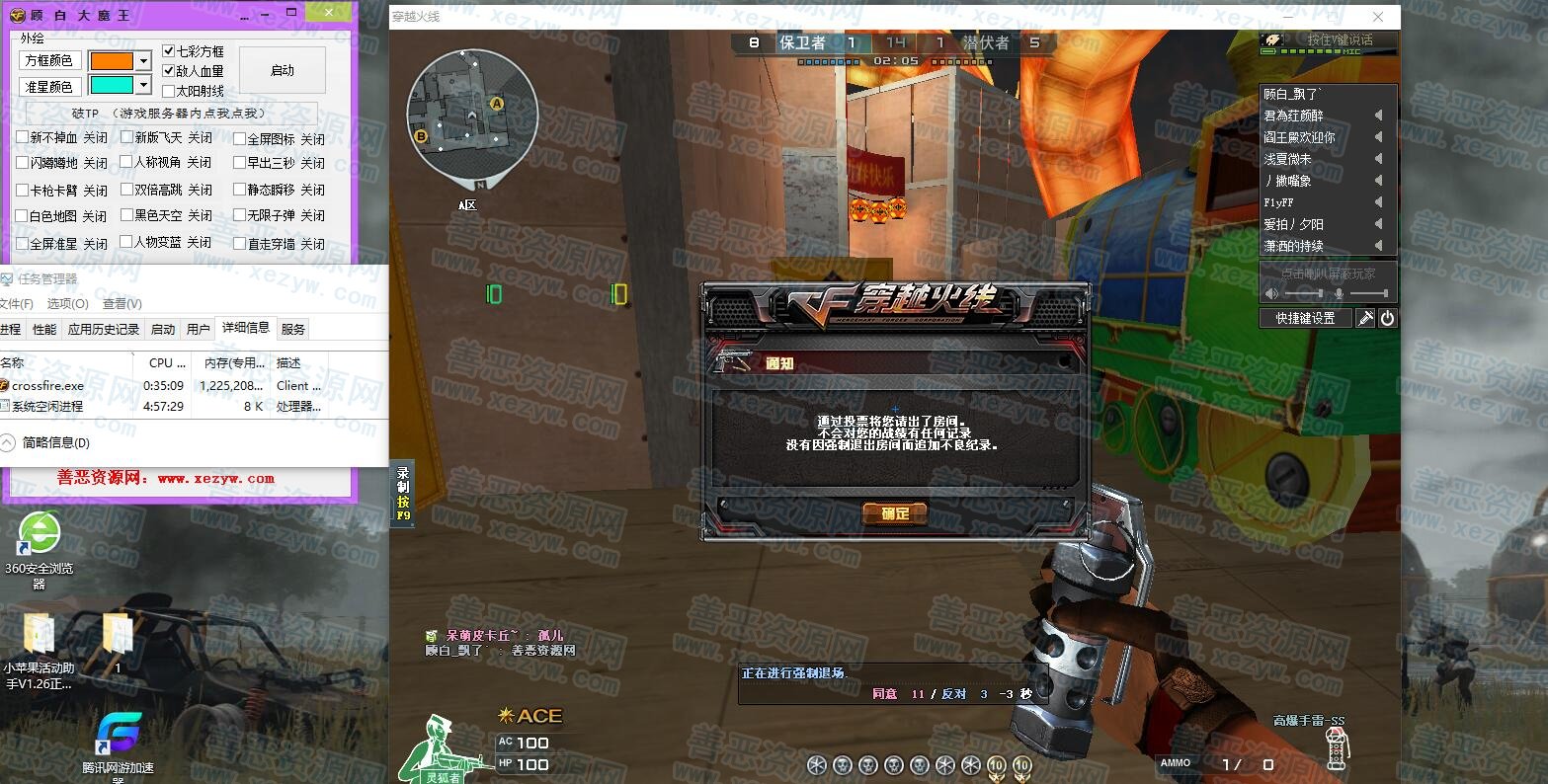Switch to the 性能 tab in task manager
Viewport: 1548px width, 784px height.
44,329
